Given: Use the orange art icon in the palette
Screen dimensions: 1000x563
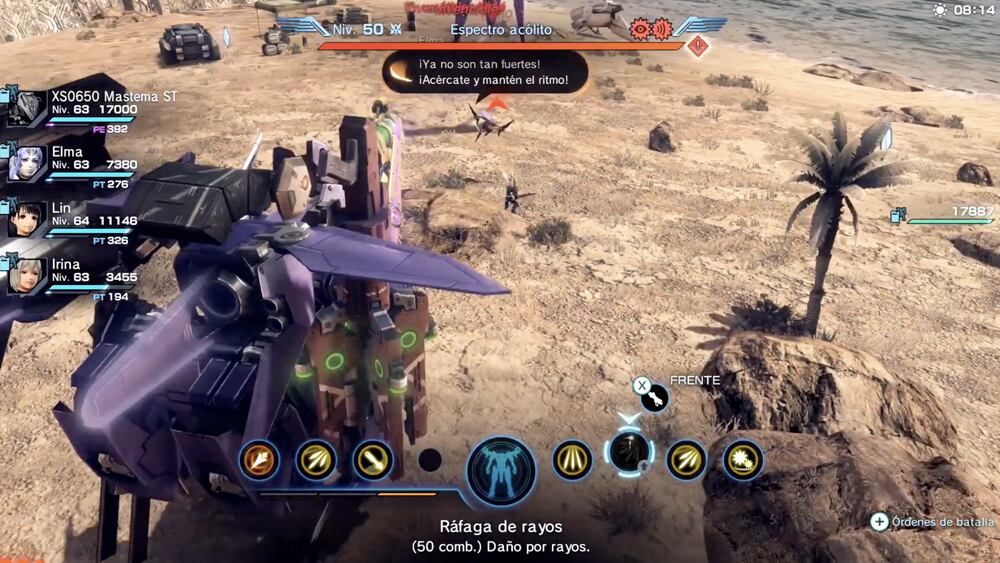Looking at the screenshot, I should pyautogui.click(x=259, y=460).
